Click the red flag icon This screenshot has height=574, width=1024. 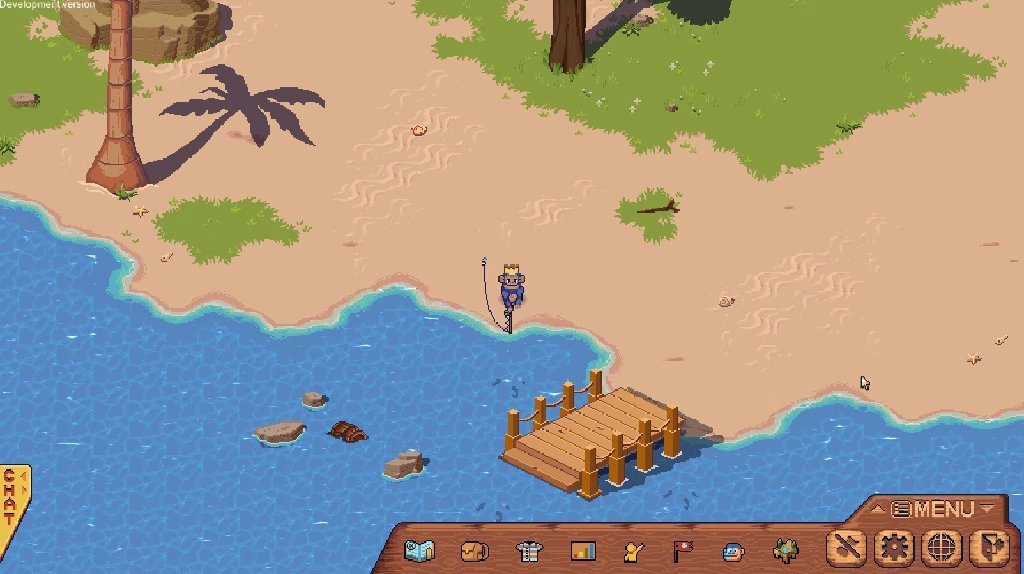(x=682, y=550)
